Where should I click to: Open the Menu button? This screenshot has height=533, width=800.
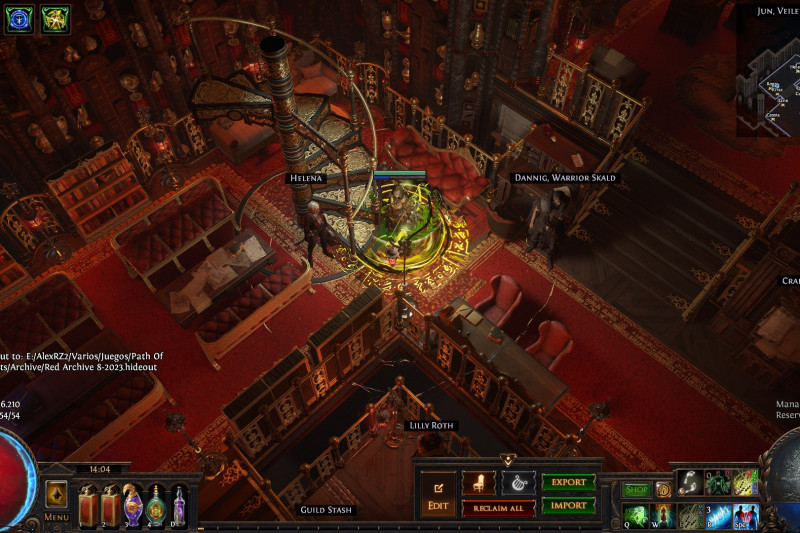56,499
